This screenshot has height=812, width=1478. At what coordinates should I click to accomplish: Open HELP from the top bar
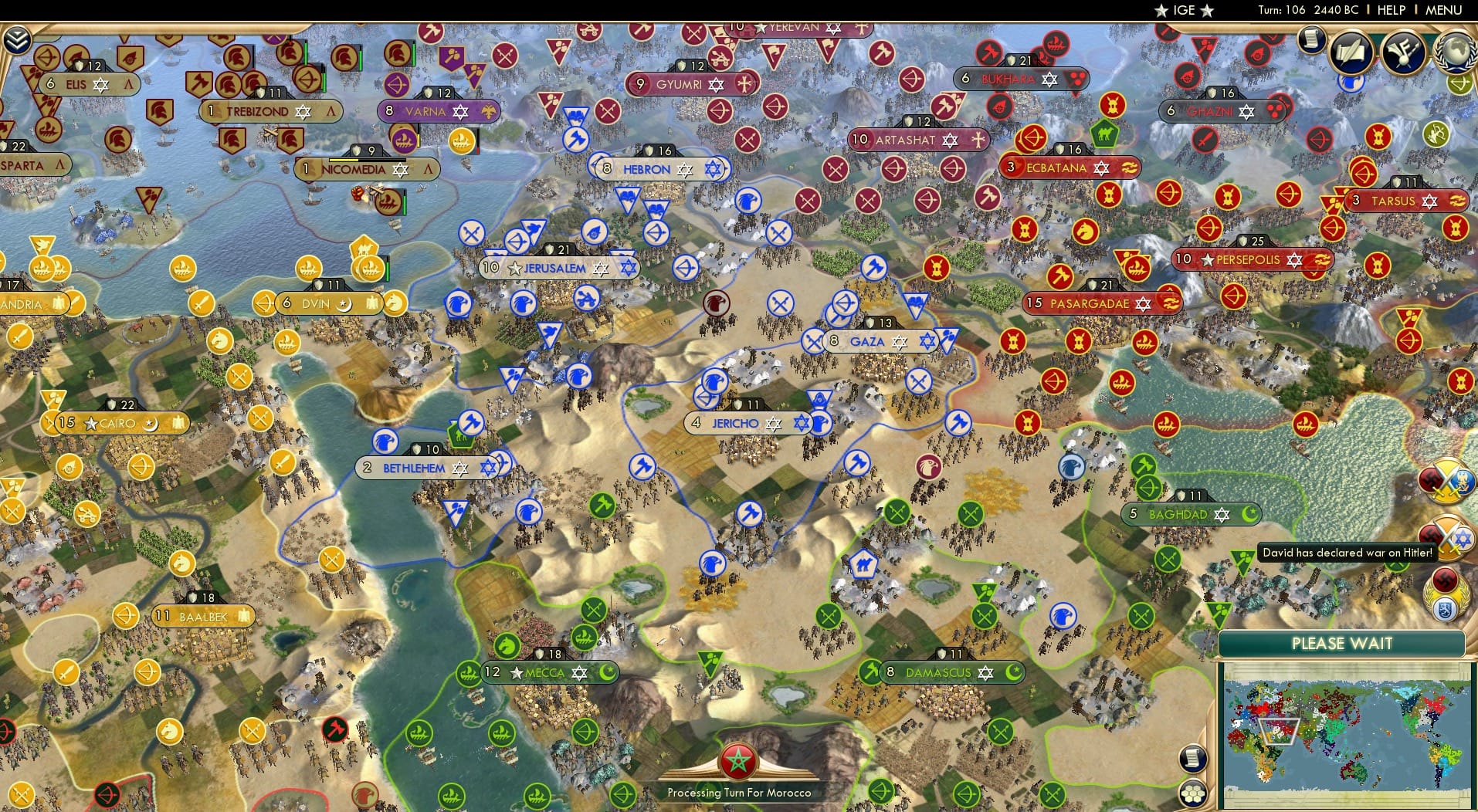tap(1390, 10)
